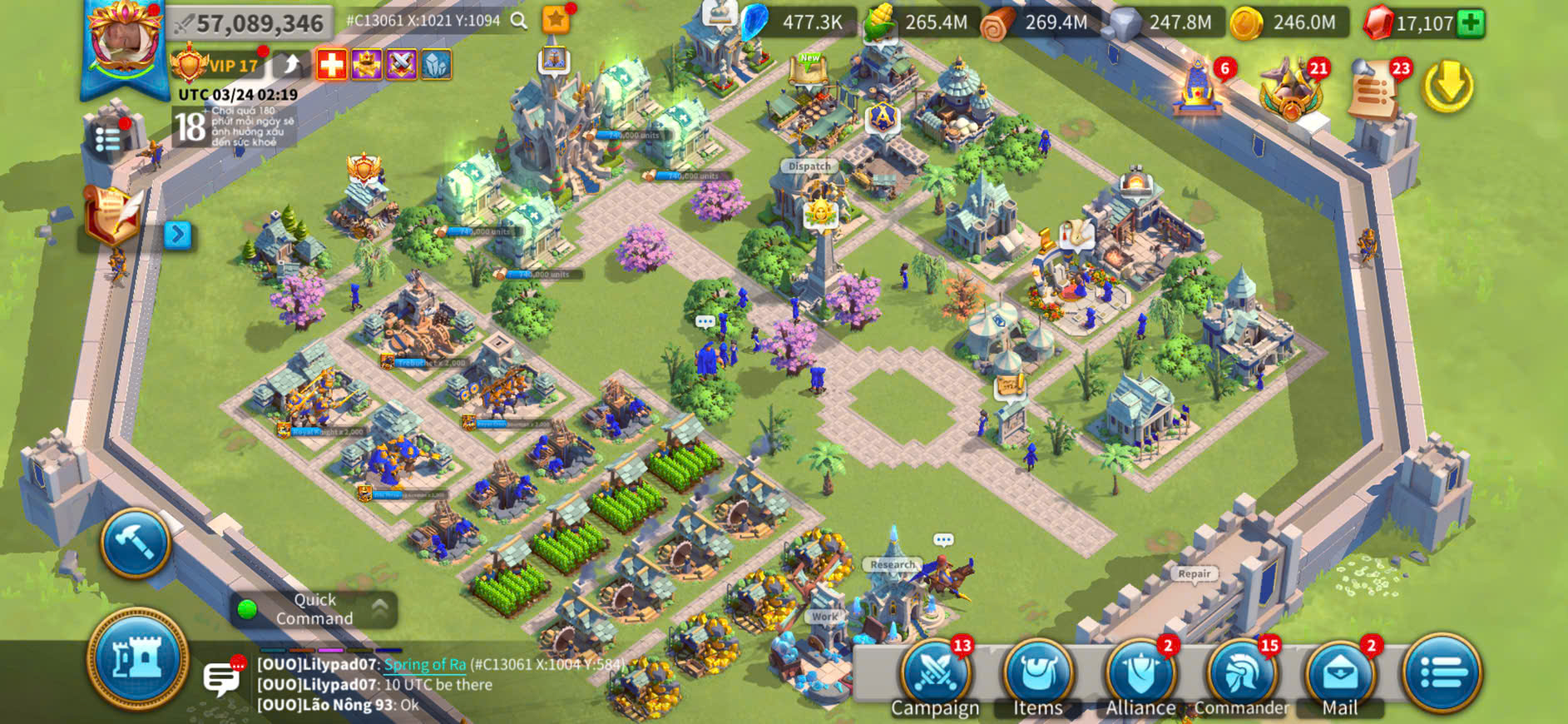Expand the blue arrow side tab

pyautogui.click(x=177, y=235)
